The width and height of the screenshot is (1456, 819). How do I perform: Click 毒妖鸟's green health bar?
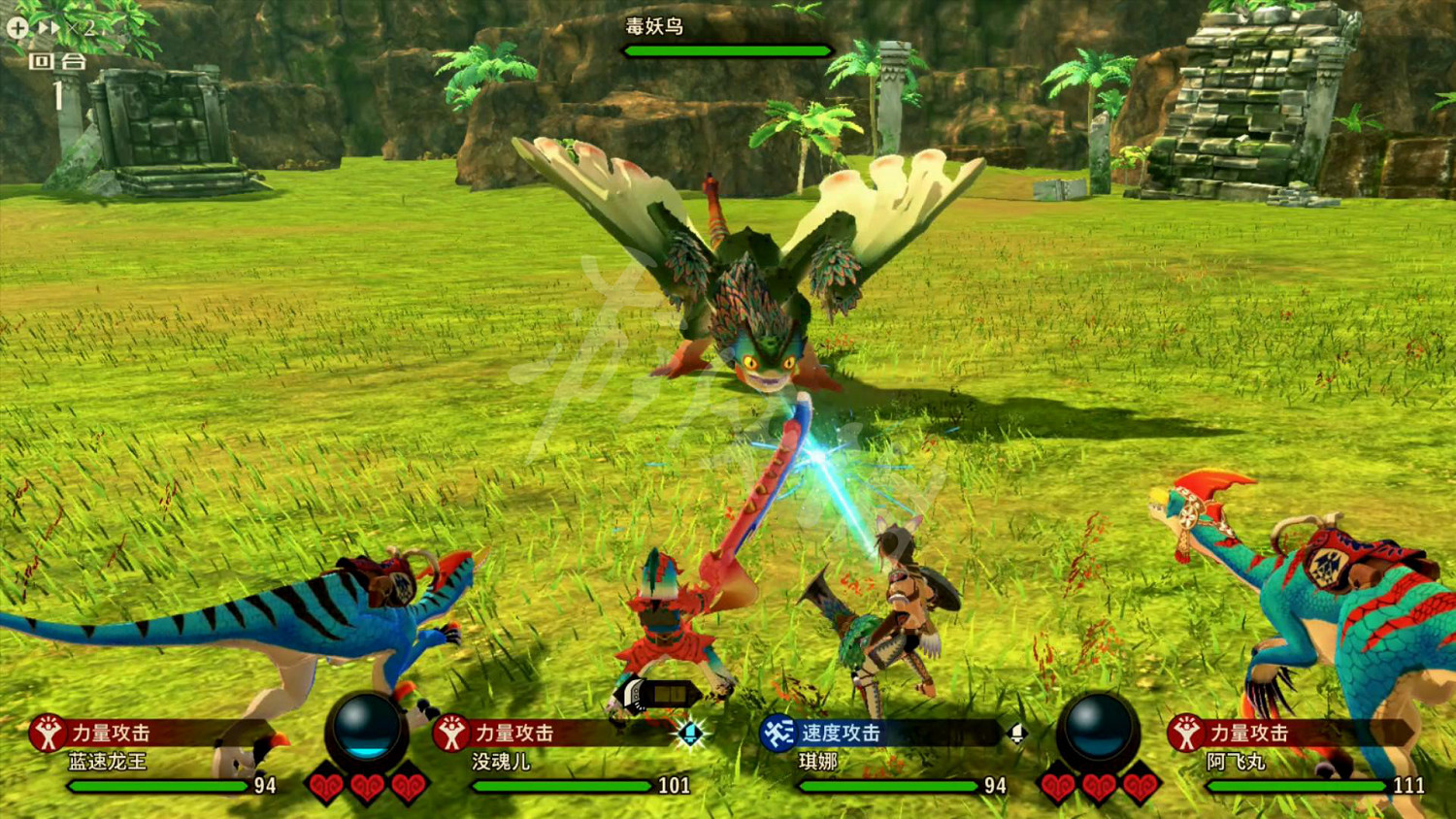[727, 50]
